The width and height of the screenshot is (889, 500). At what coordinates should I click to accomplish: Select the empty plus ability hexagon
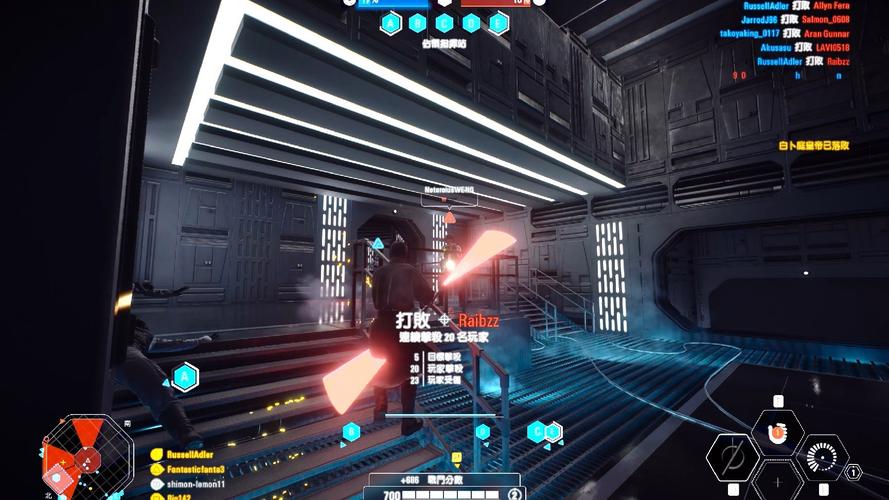[778, 482]
